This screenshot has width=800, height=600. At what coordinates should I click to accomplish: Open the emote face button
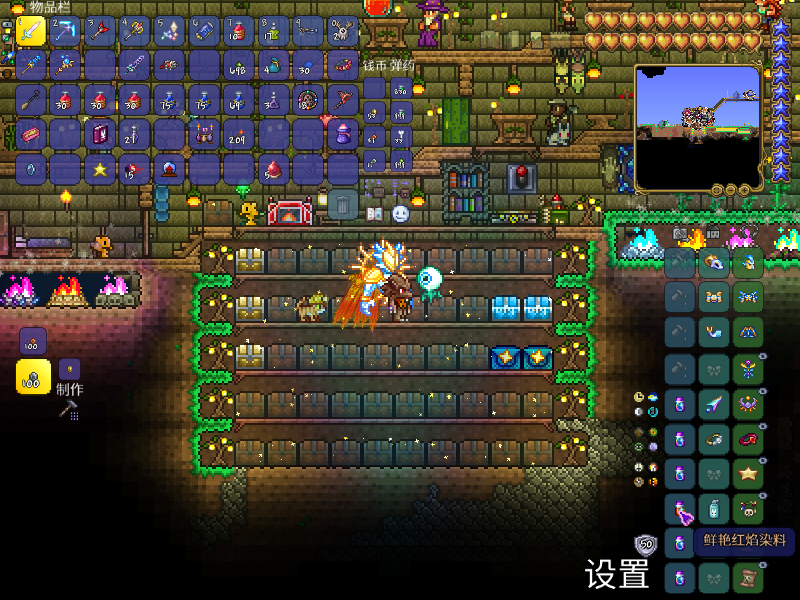coord(400,214)
